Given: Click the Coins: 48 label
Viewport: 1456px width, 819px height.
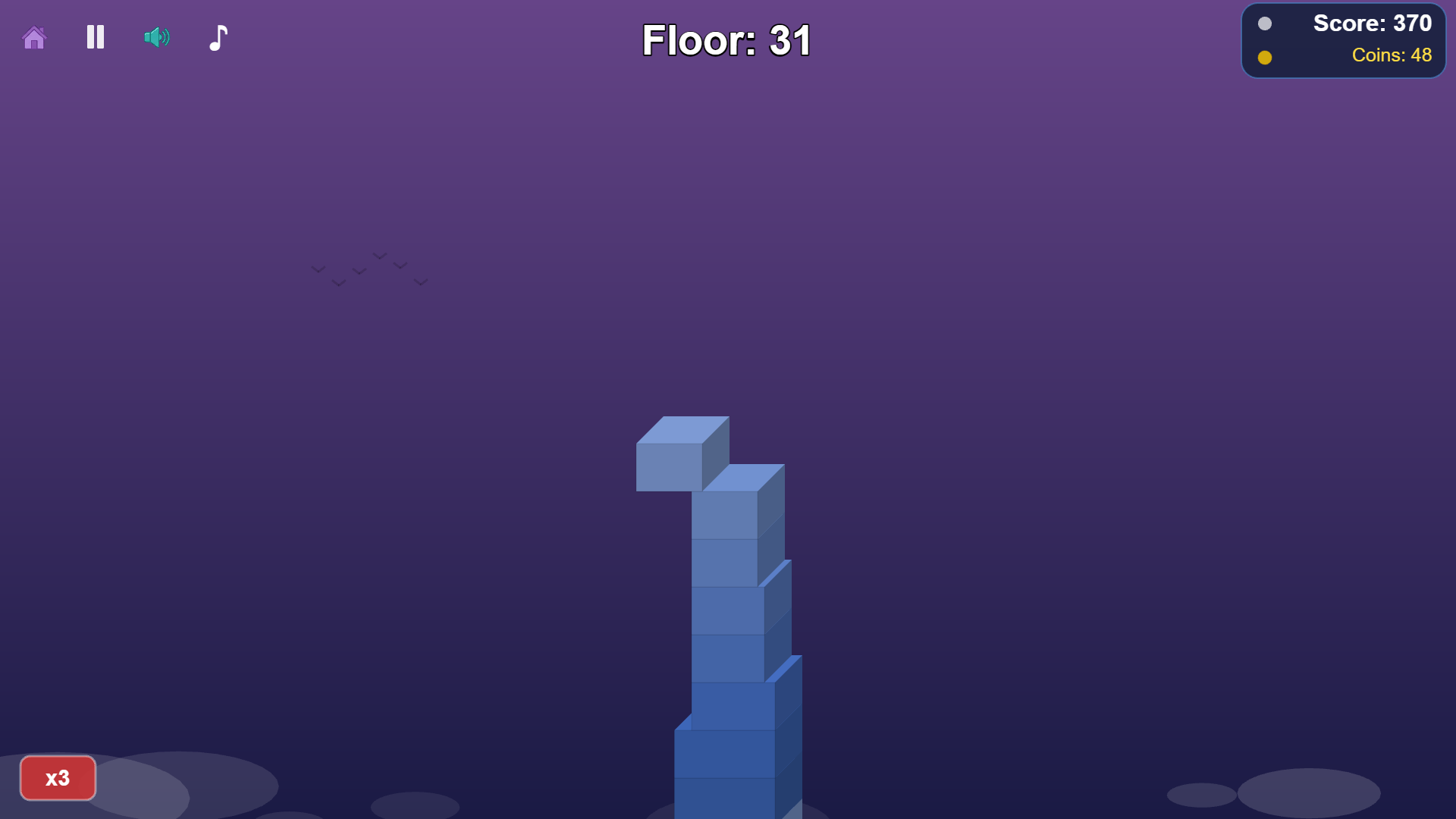Looking at the screenshot, I should (1392, 55).
